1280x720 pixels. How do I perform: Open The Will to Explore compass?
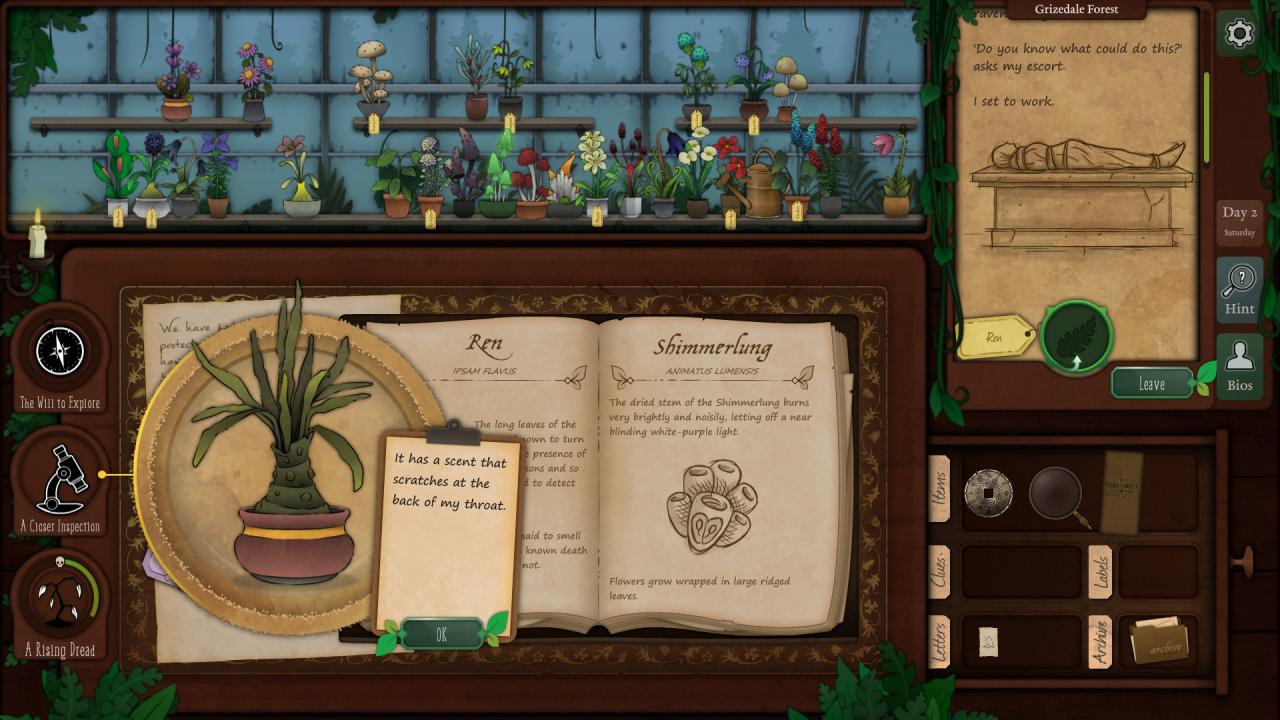pyautogui.click(x=59, y=353)
